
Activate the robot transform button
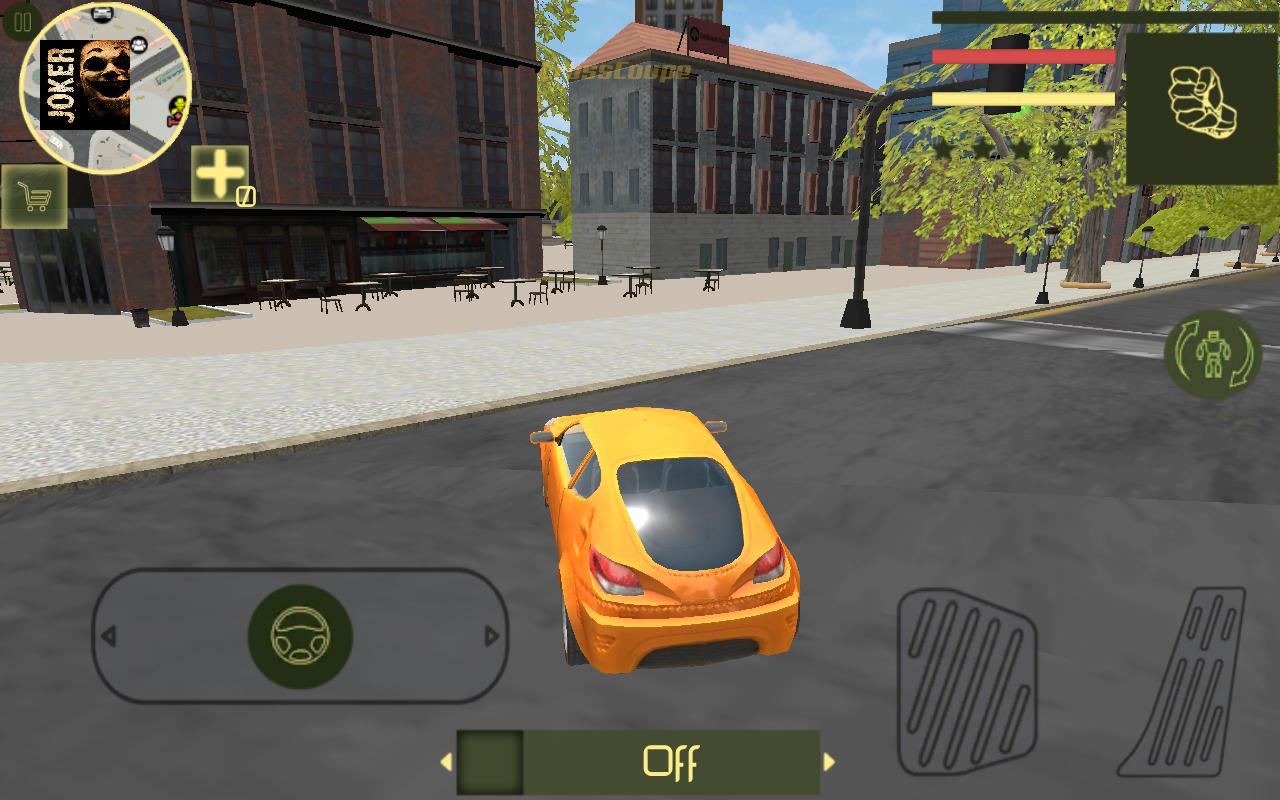(1213, 355)
